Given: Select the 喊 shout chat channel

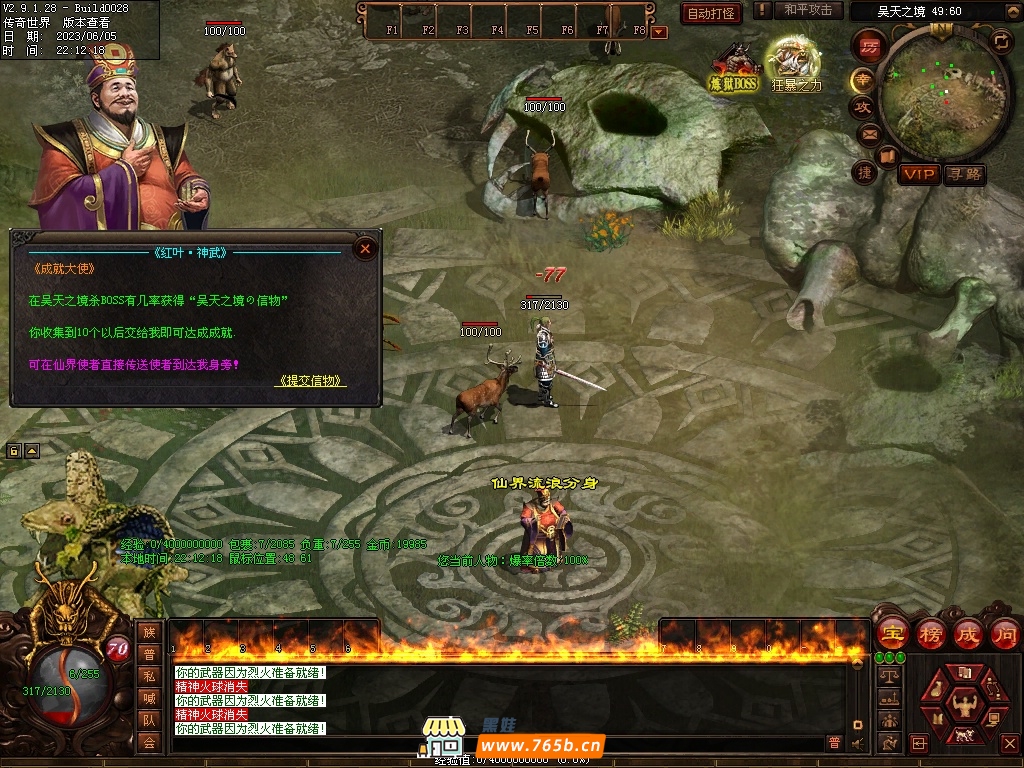Looking at the screenshot, I should [149, 697].
